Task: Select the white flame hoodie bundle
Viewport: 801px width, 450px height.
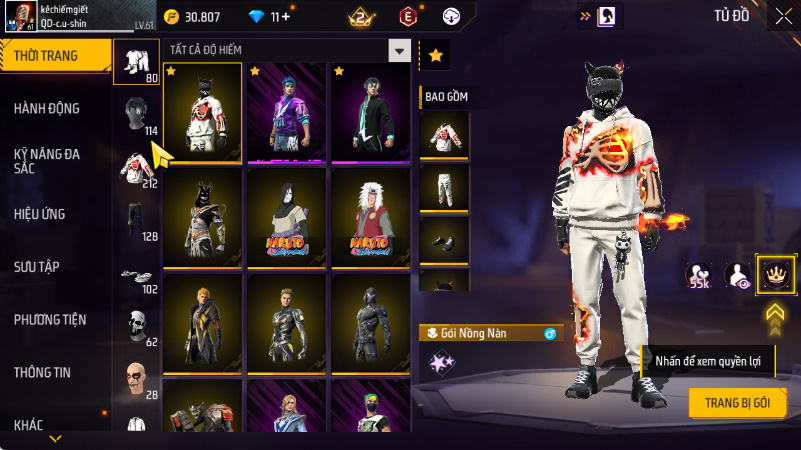Action: pyautogui.click(x=202, y=111)
